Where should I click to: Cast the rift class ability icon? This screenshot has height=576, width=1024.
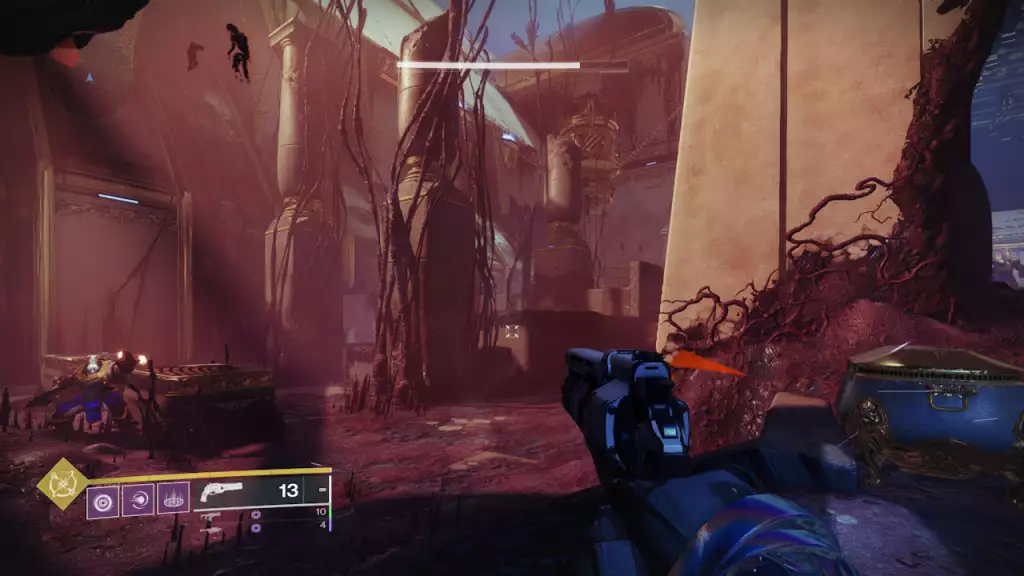click(x=173, y=497)
